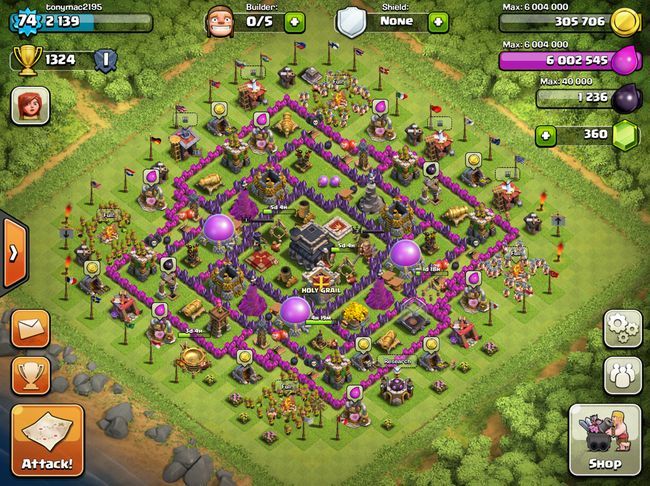
Task: Add a builder with the green plus
Action: click(x=294, y=20)
